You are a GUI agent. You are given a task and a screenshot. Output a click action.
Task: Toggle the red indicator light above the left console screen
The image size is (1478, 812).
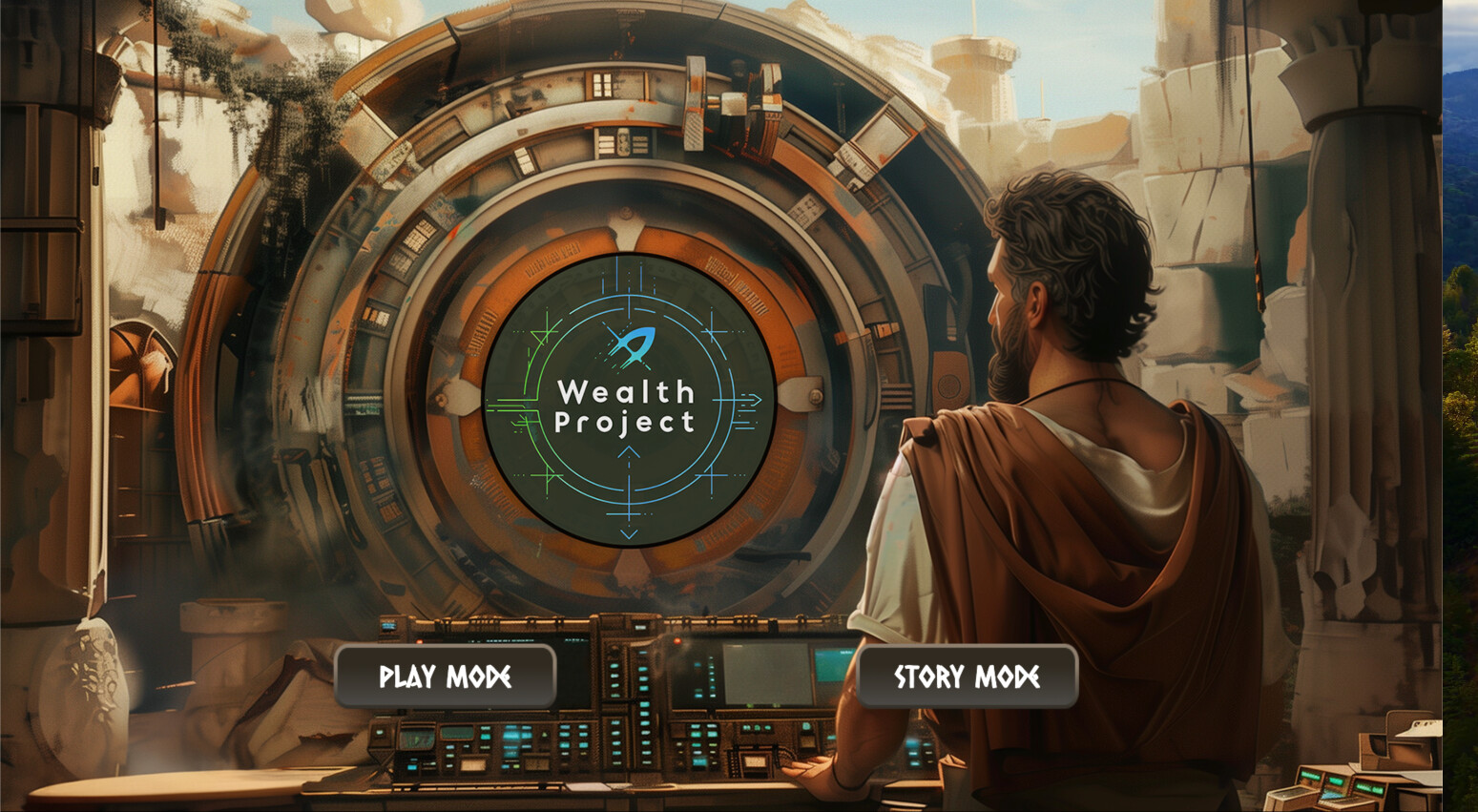click(x=418, y=639)
